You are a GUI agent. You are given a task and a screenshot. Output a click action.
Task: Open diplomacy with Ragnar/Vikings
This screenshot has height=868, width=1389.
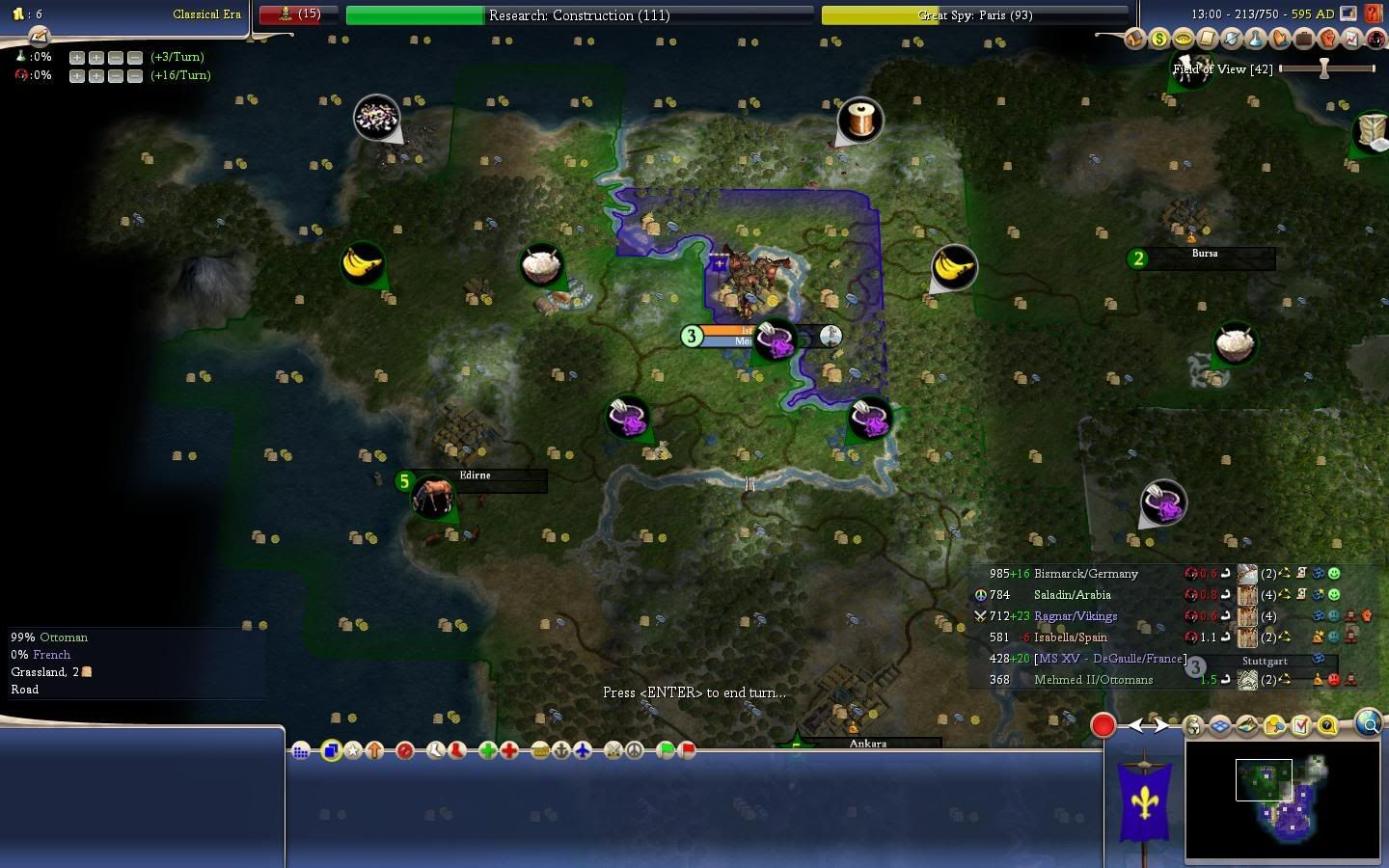tap(1075, 616)
